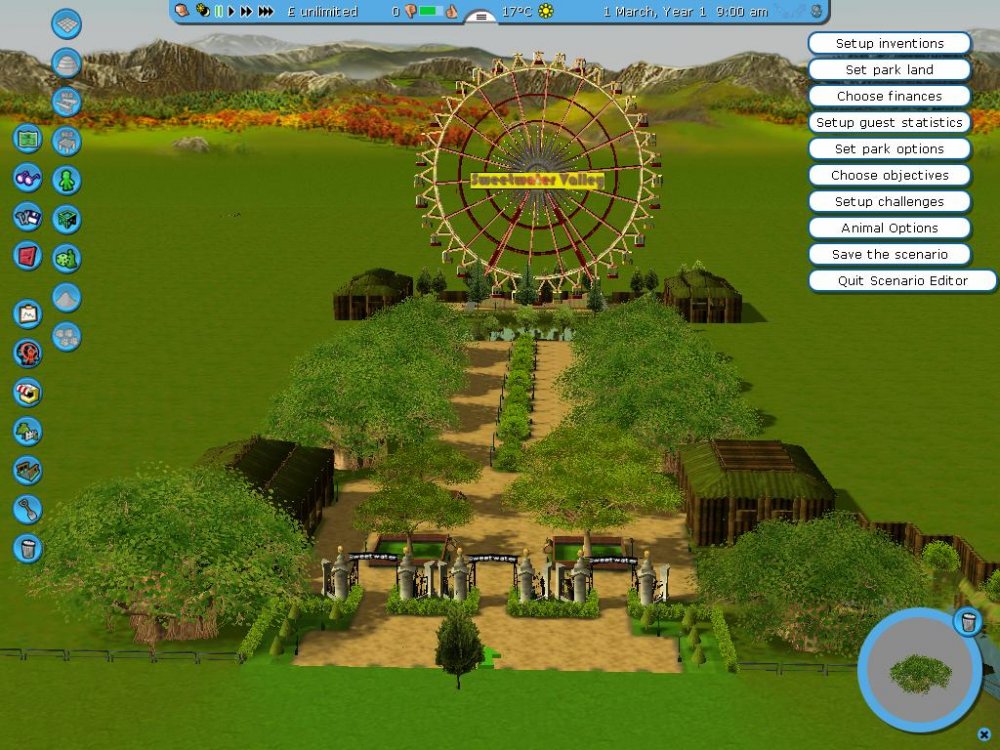Close the tree preview panel
The image size is (1000, 750).
[x=984, y=734]
